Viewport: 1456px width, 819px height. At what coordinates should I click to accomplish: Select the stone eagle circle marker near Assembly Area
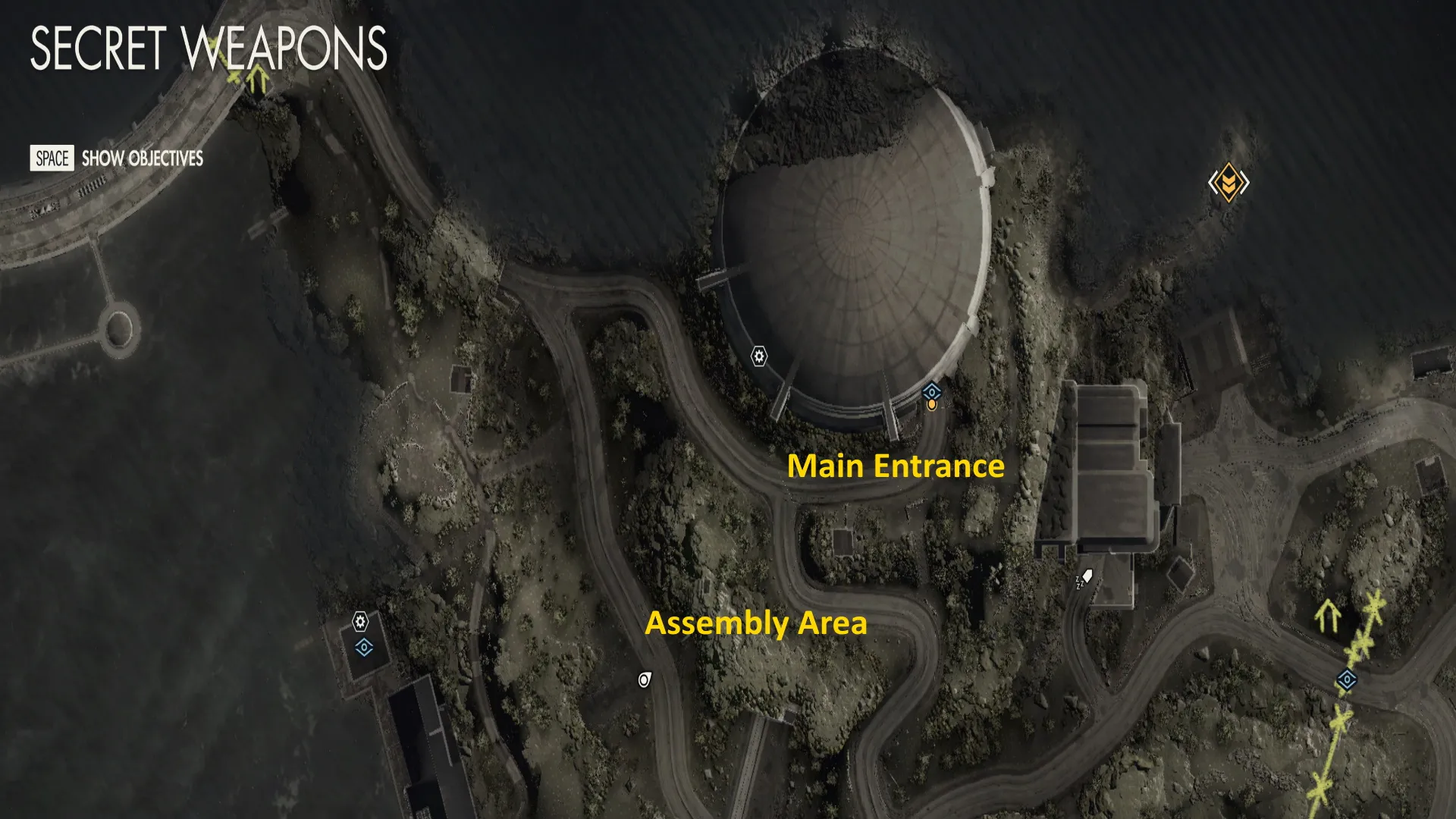point(644,679)
